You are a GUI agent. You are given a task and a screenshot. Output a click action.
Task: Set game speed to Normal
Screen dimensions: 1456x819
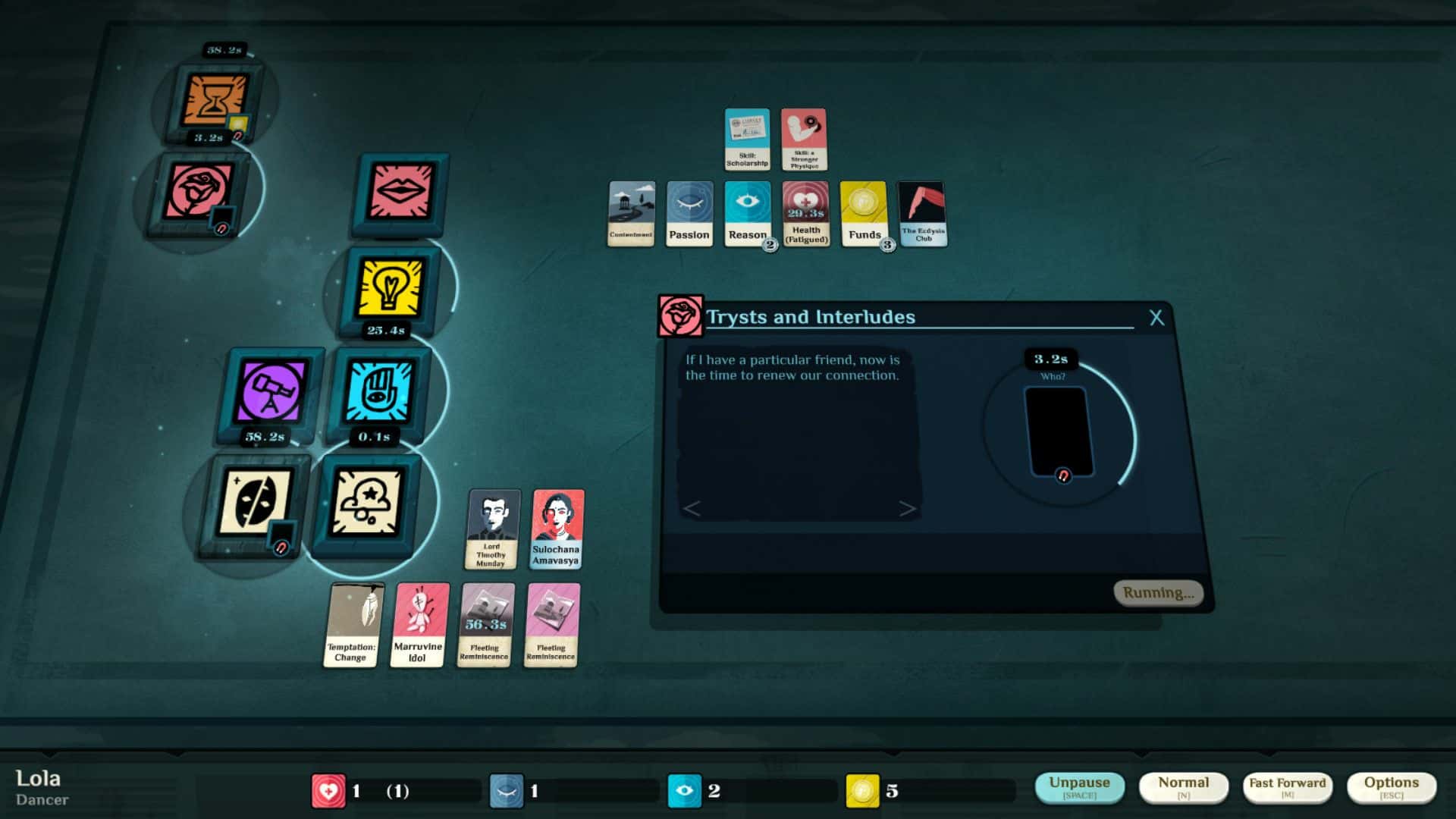pyautogui.click(x=1185, y=785)
